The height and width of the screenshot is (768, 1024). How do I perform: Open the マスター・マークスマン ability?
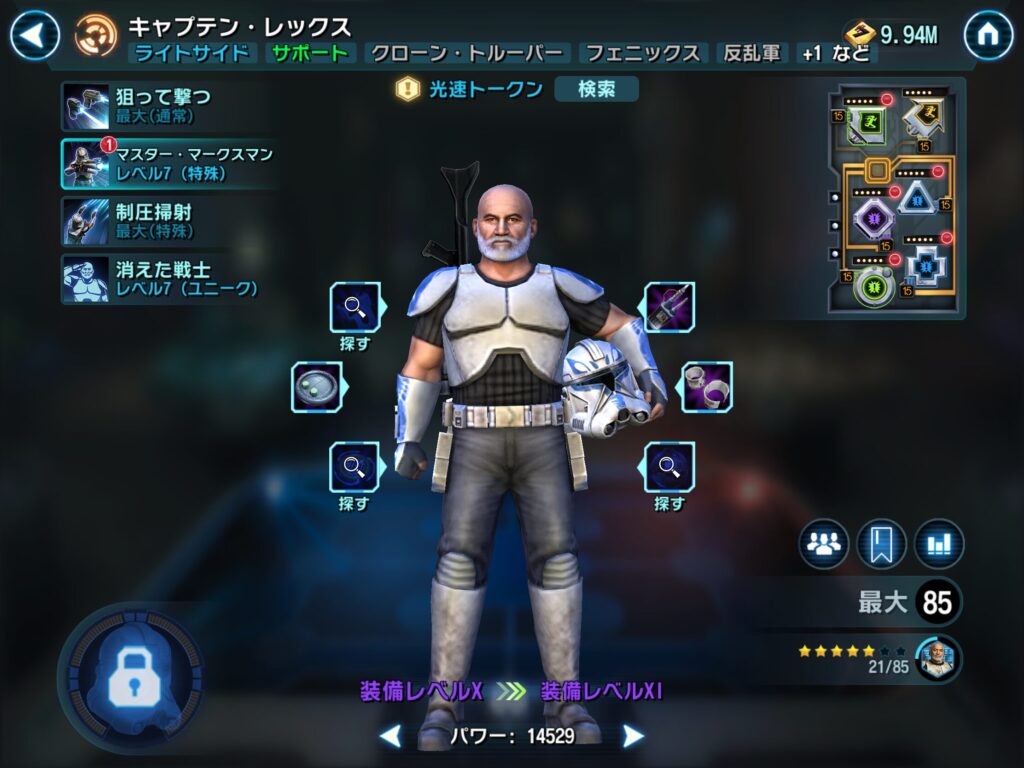tap(165, 164)
